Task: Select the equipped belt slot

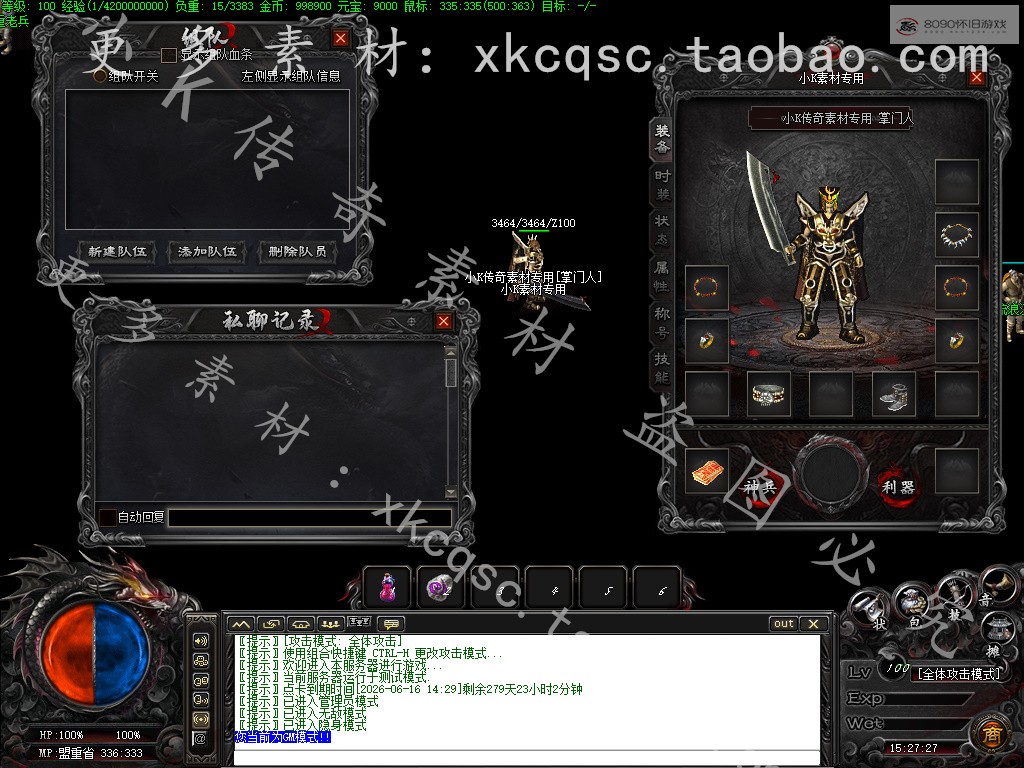Action: tap(770, 394)
